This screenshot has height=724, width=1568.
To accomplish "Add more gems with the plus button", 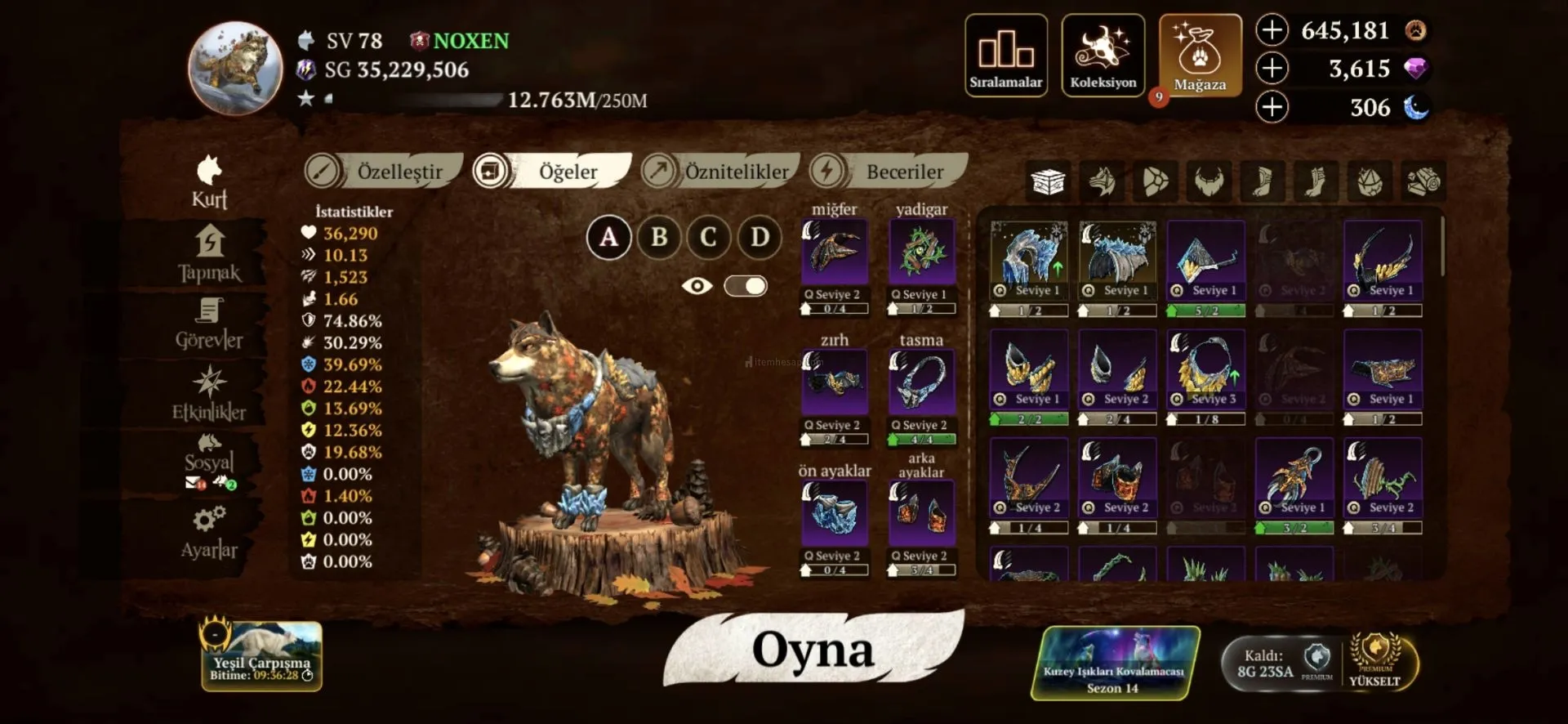I will coord(1272,69).
